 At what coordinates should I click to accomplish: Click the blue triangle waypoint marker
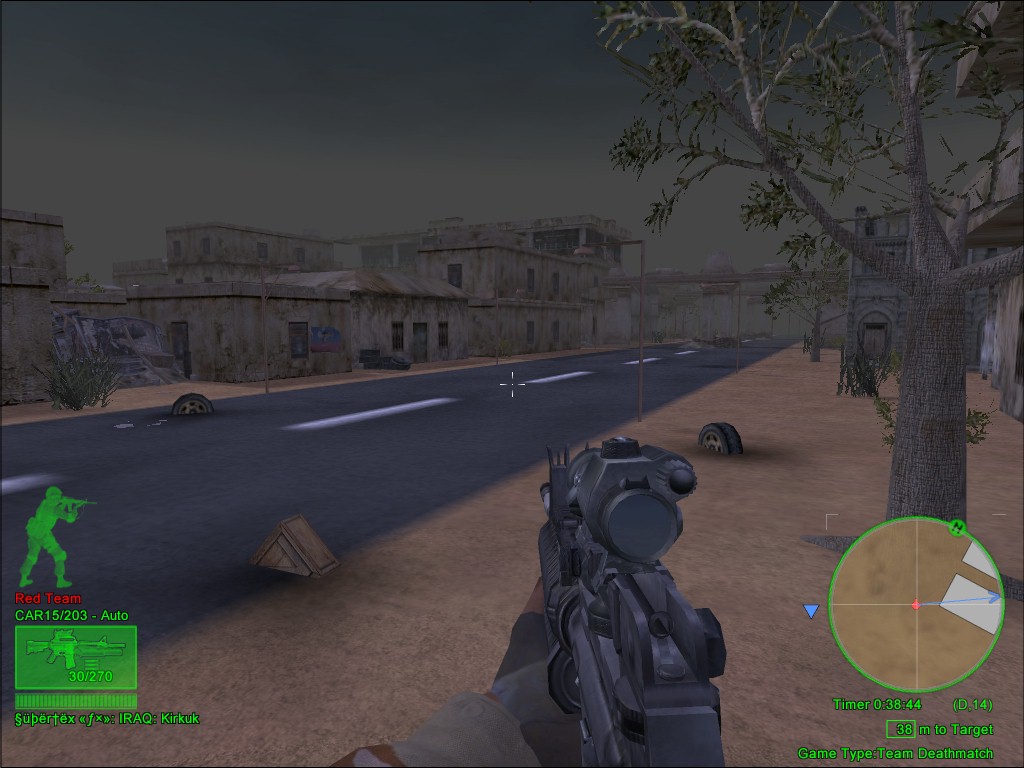(811, 611)
